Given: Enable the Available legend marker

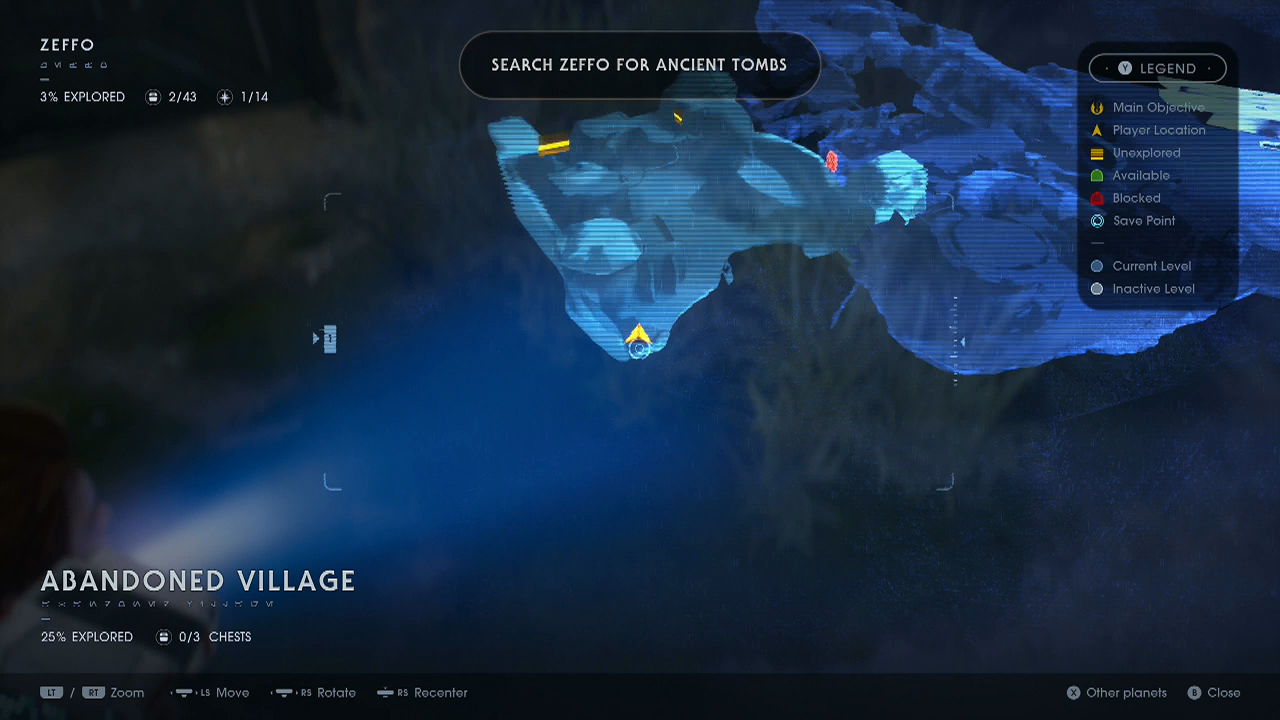Looking at the screenshot, I should (1096, 175).
